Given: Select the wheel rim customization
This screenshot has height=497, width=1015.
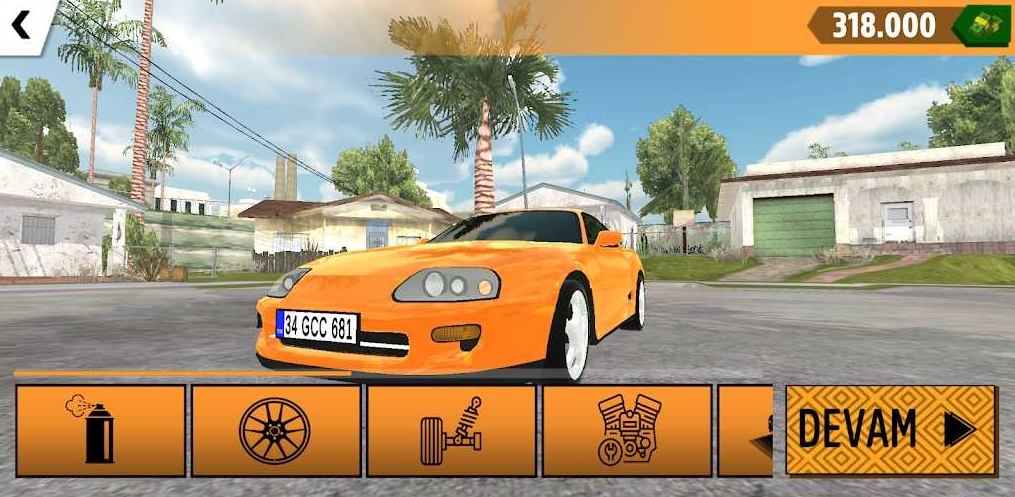Looking at the screenshot, I should [275, 430].
